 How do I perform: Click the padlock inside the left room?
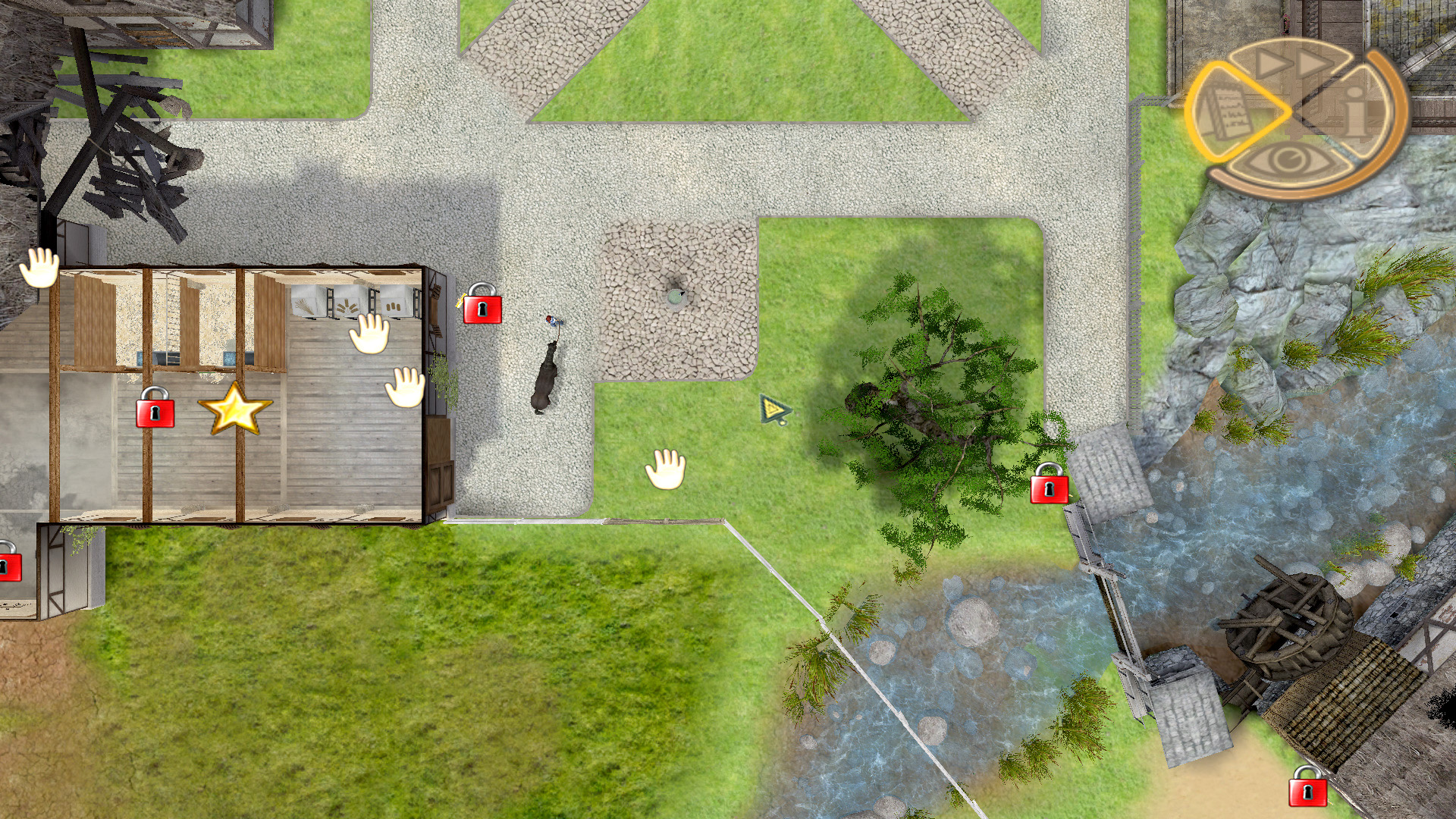click(155, 412)
